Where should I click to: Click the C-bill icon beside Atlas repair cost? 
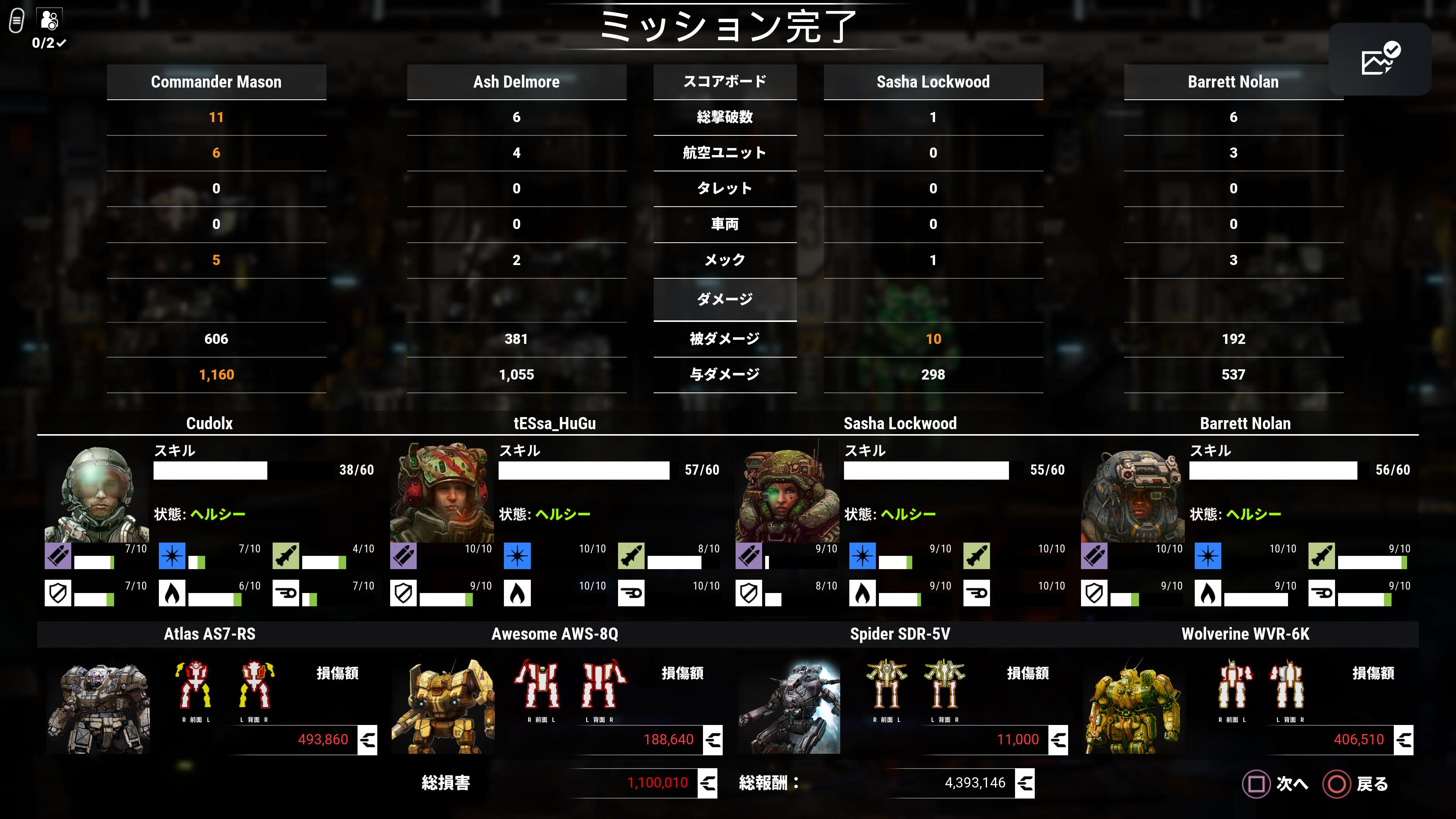pos(368,739)
